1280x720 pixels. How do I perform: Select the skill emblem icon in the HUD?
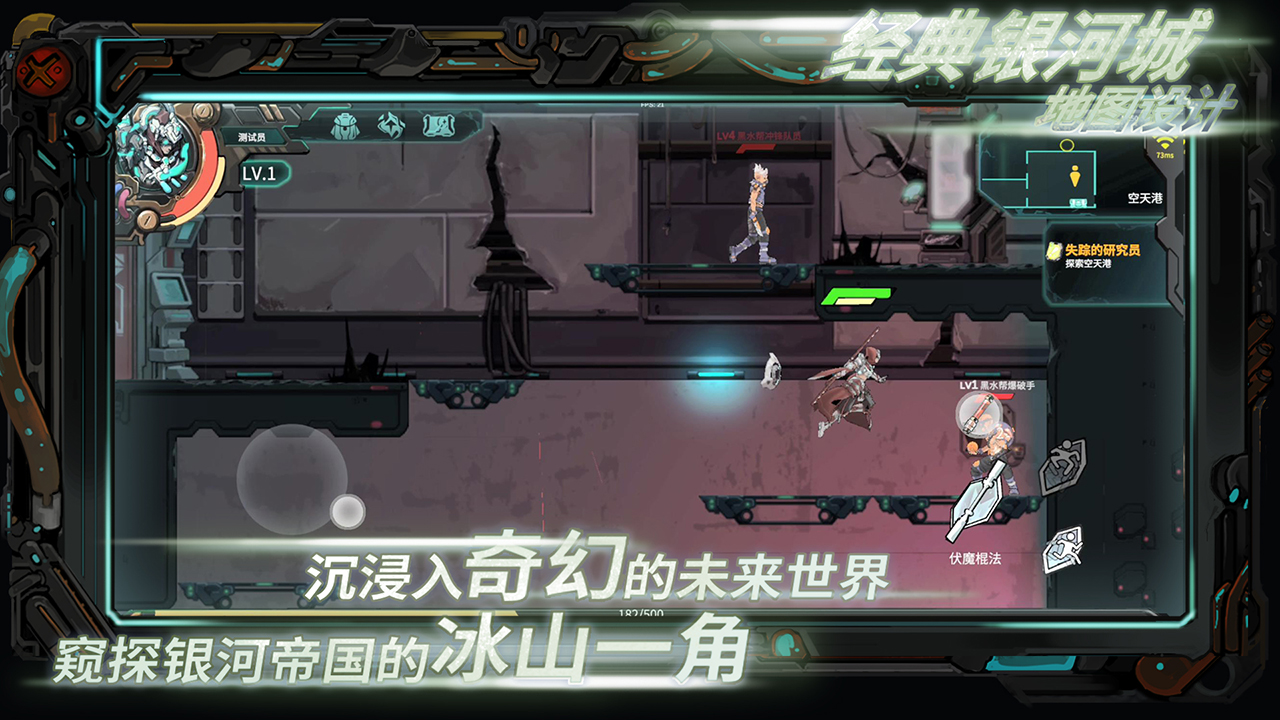pos(391,125)
